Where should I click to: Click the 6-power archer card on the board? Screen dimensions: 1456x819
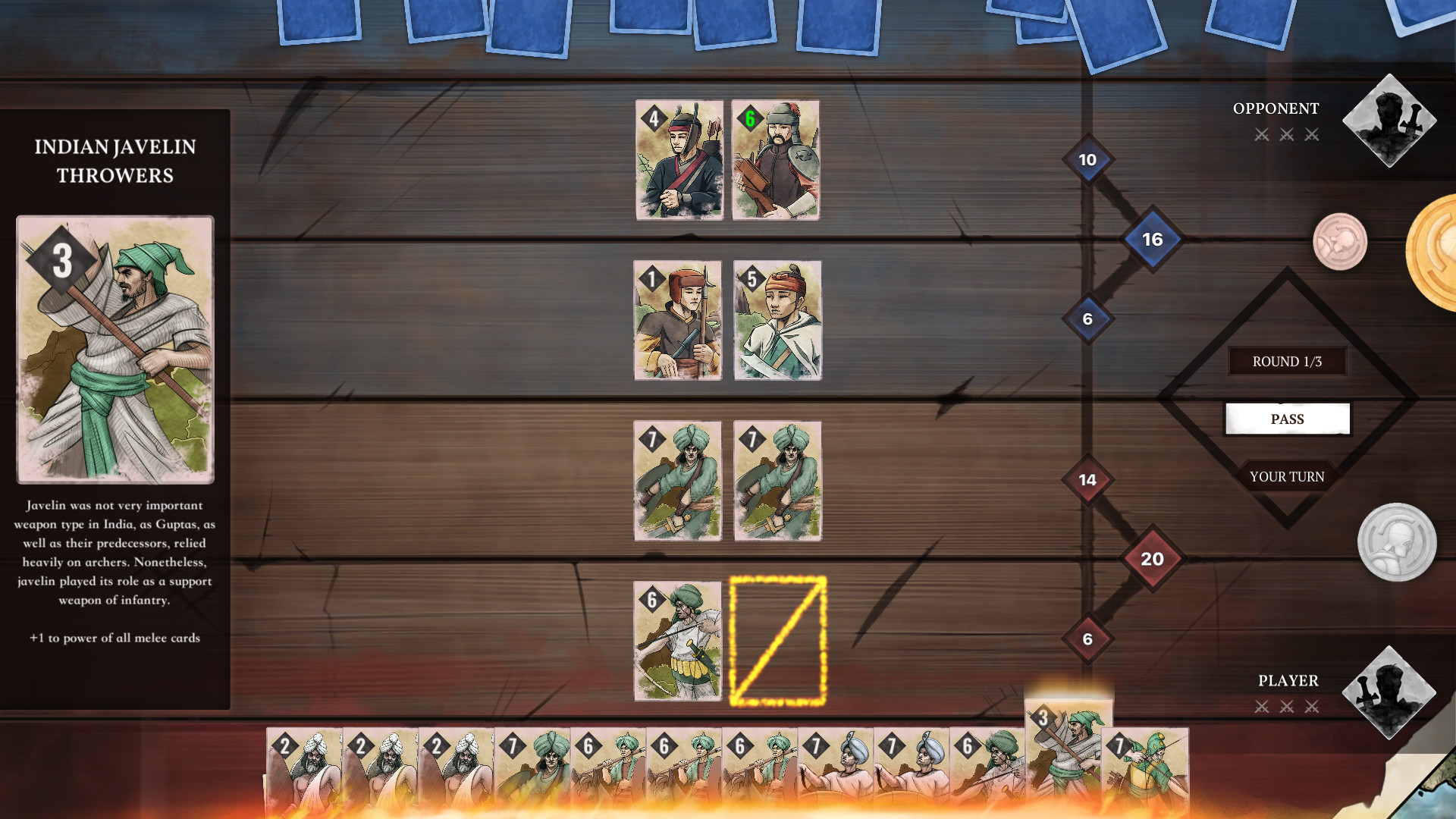click(x=678, y=642)
